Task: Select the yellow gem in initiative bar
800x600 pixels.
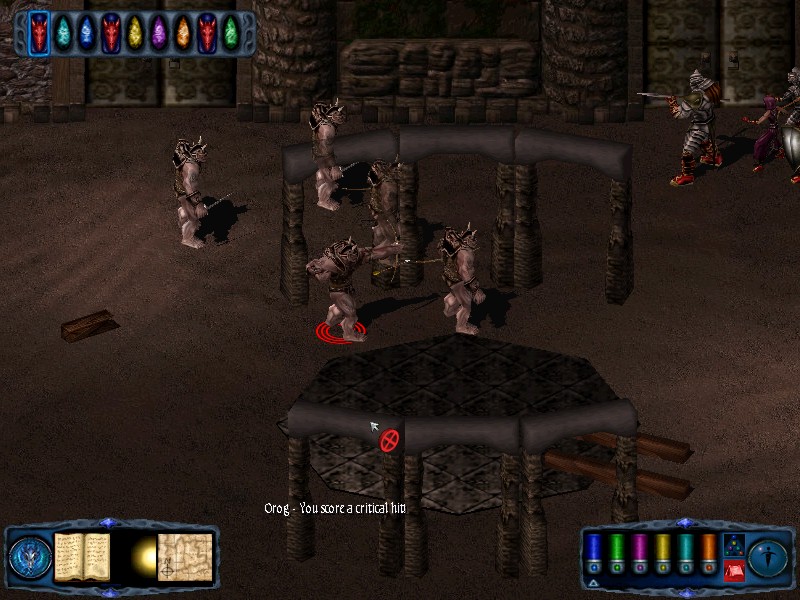Action: [135, 33]
